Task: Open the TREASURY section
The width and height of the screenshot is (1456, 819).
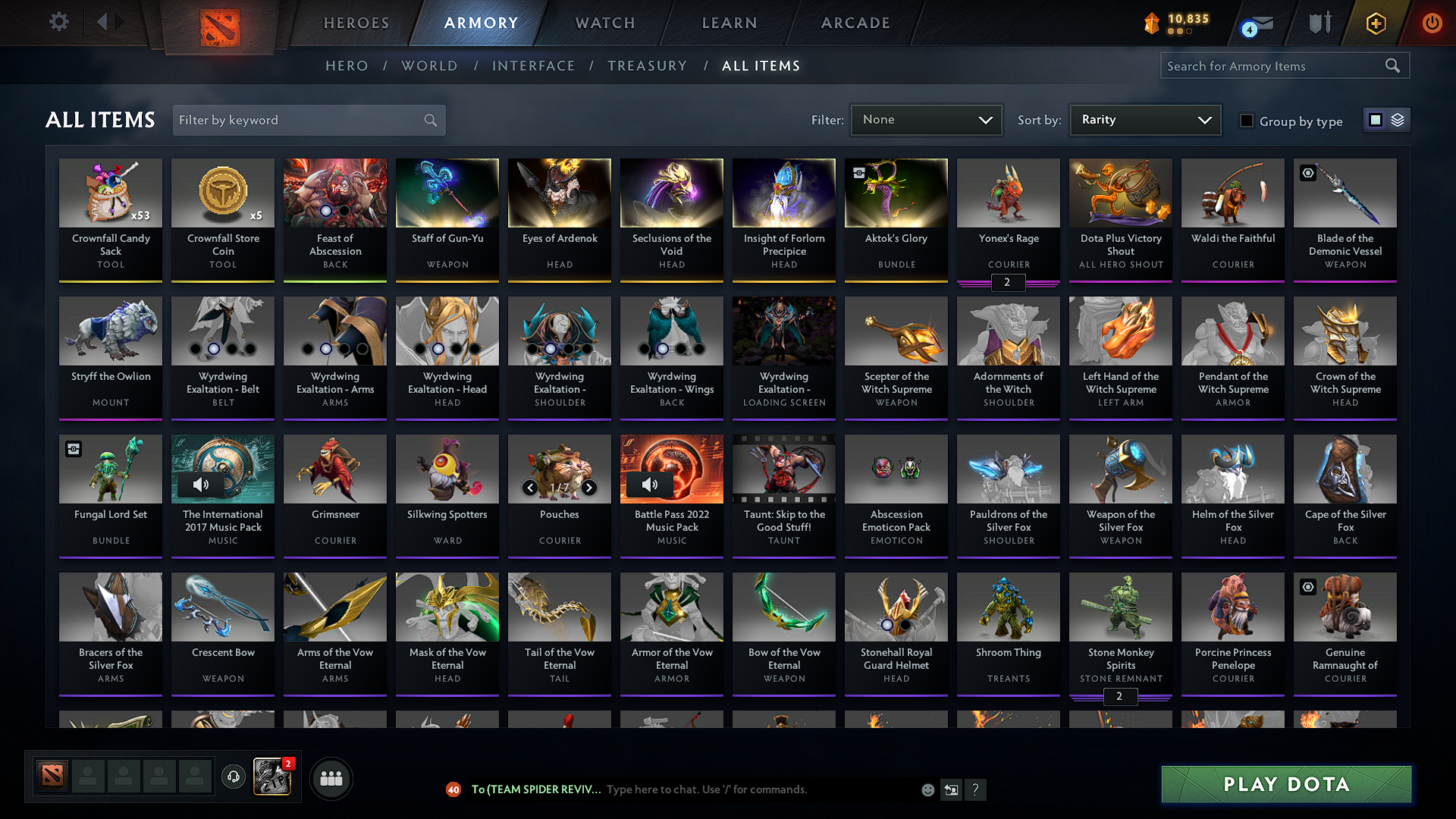Action: tap(647, 66)
